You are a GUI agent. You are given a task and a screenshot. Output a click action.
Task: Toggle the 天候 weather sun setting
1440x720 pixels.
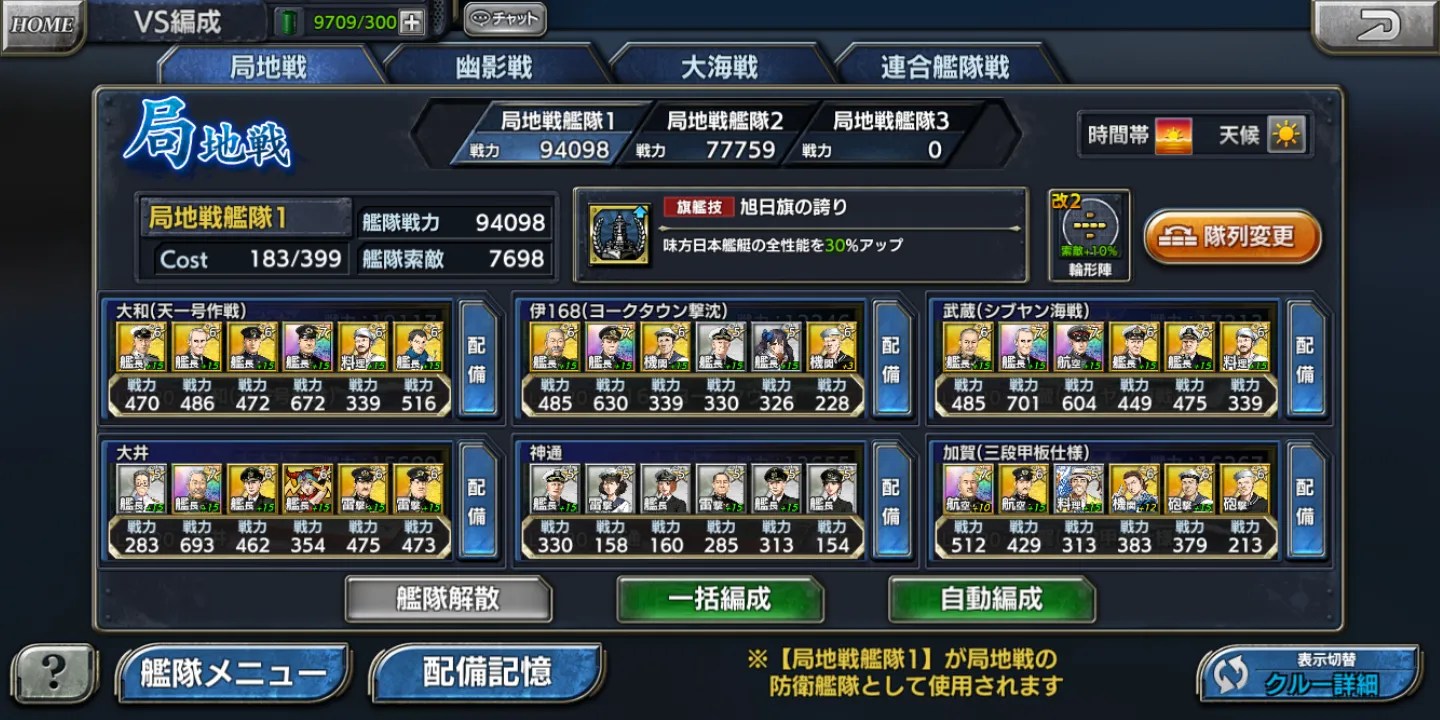click(x=1288, y=132)
